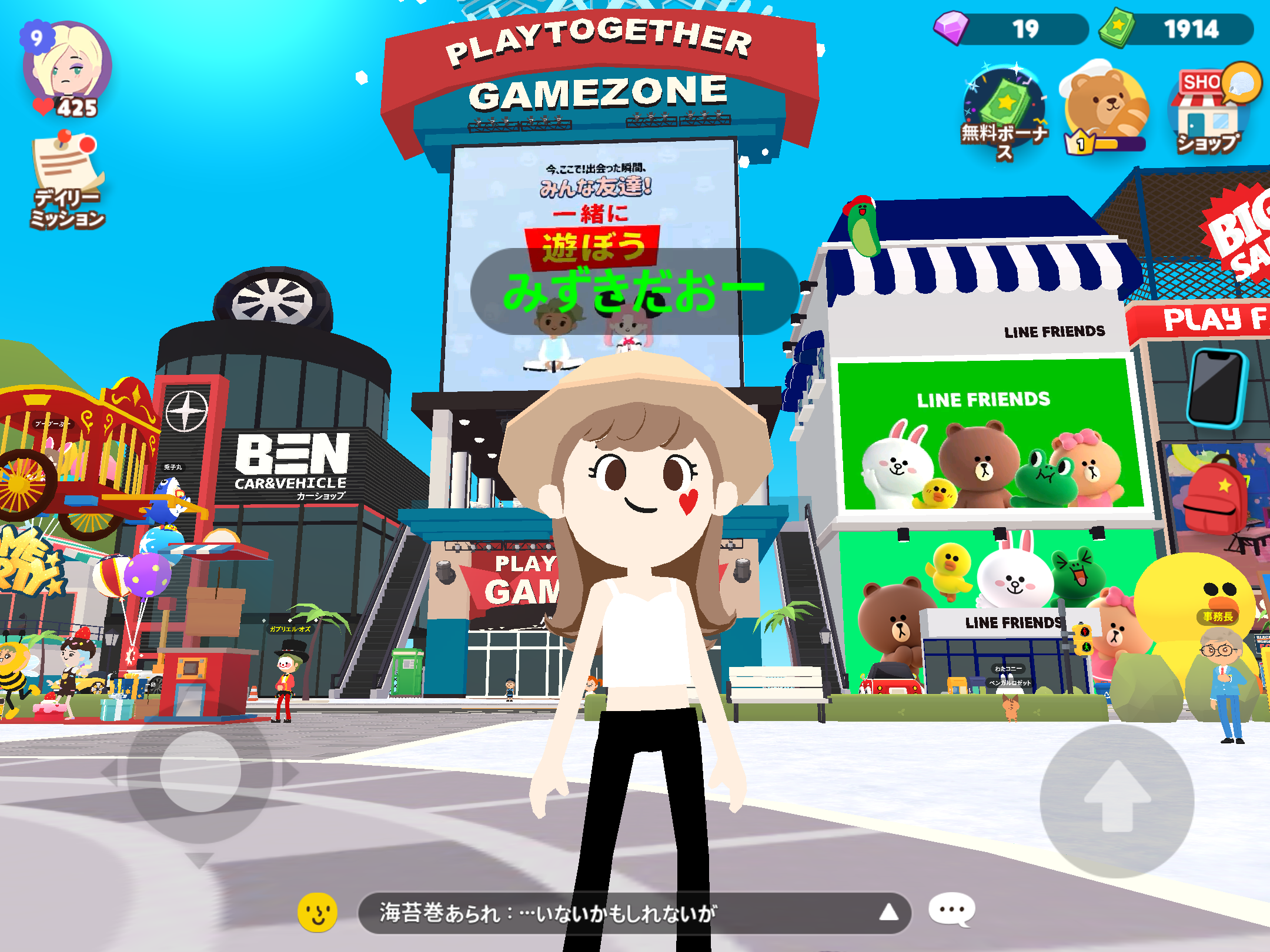
Task: Open the player profile avatar
Action: 68,65
